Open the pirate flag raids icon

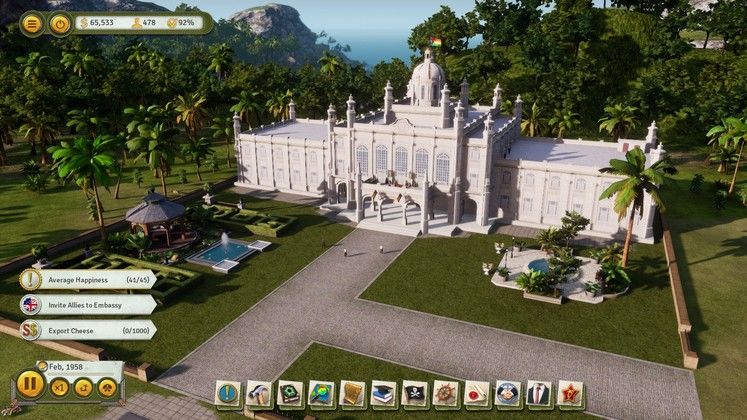tap(414, 393)
